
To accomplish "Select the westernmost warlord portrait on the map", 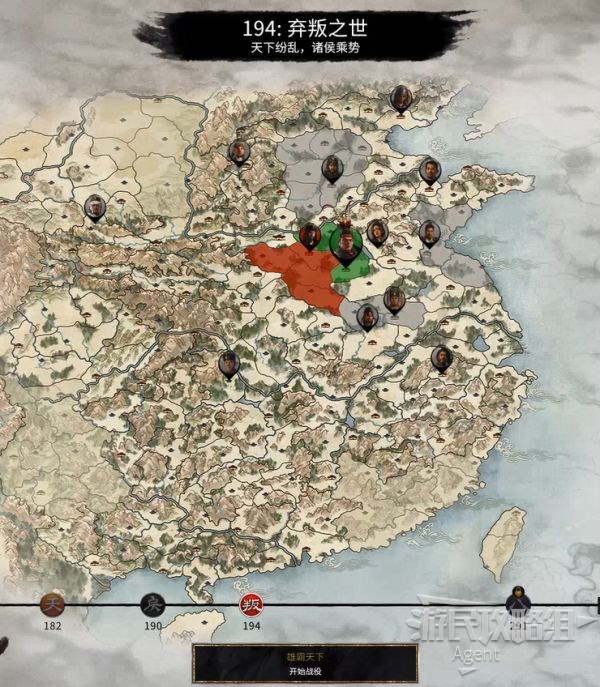I will pos(95,207).
